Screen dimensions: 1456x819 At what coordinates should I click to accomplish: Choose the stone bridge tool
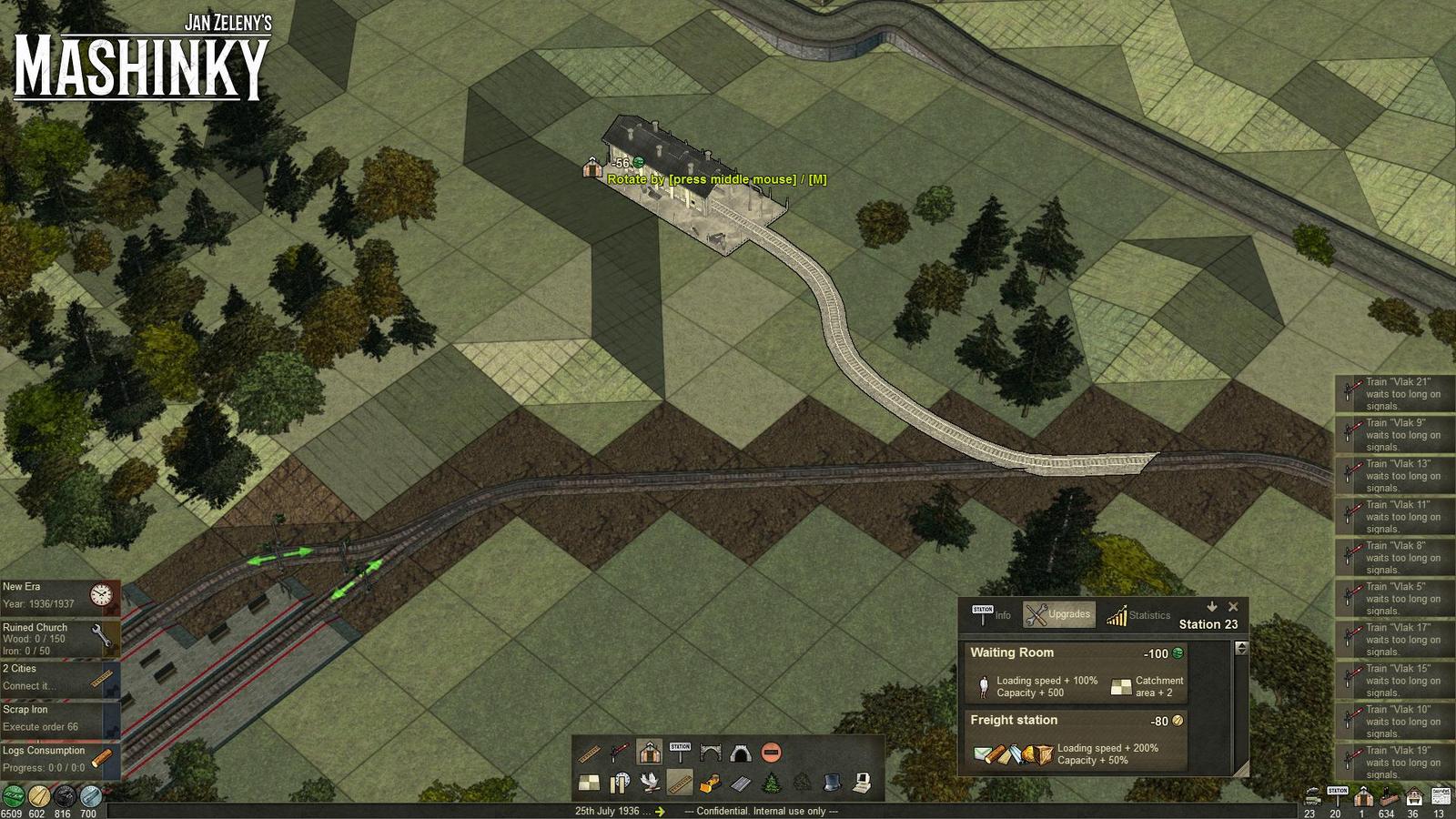pyautogui.click(x=710, y=753)
